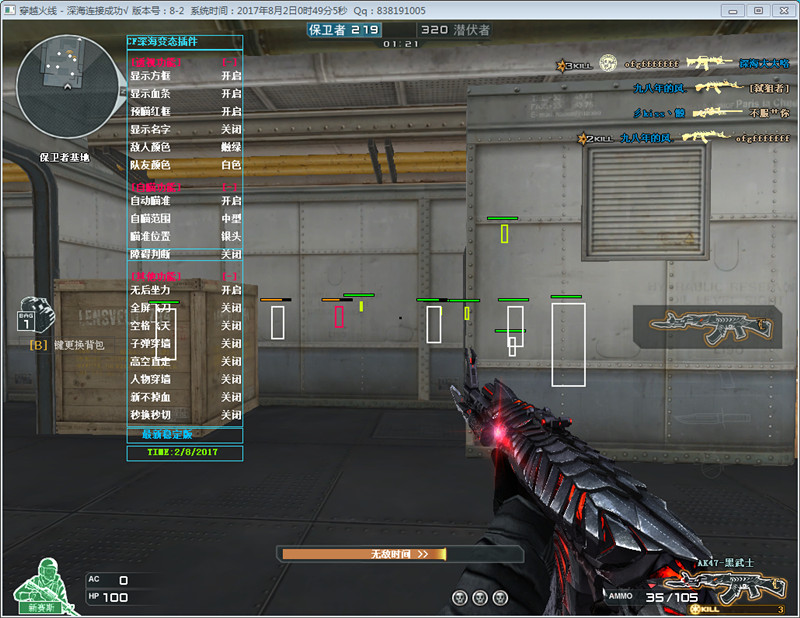This screenshot has height=618, width=800.
Task: Toggle the 自动瞄准 option
Action: [231, 201]
